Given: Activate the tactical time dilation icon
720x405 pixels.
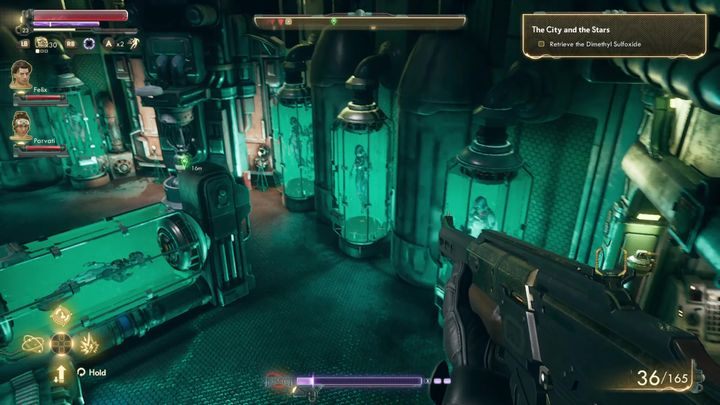Looking at the screenshot, I should click(90, 43).
